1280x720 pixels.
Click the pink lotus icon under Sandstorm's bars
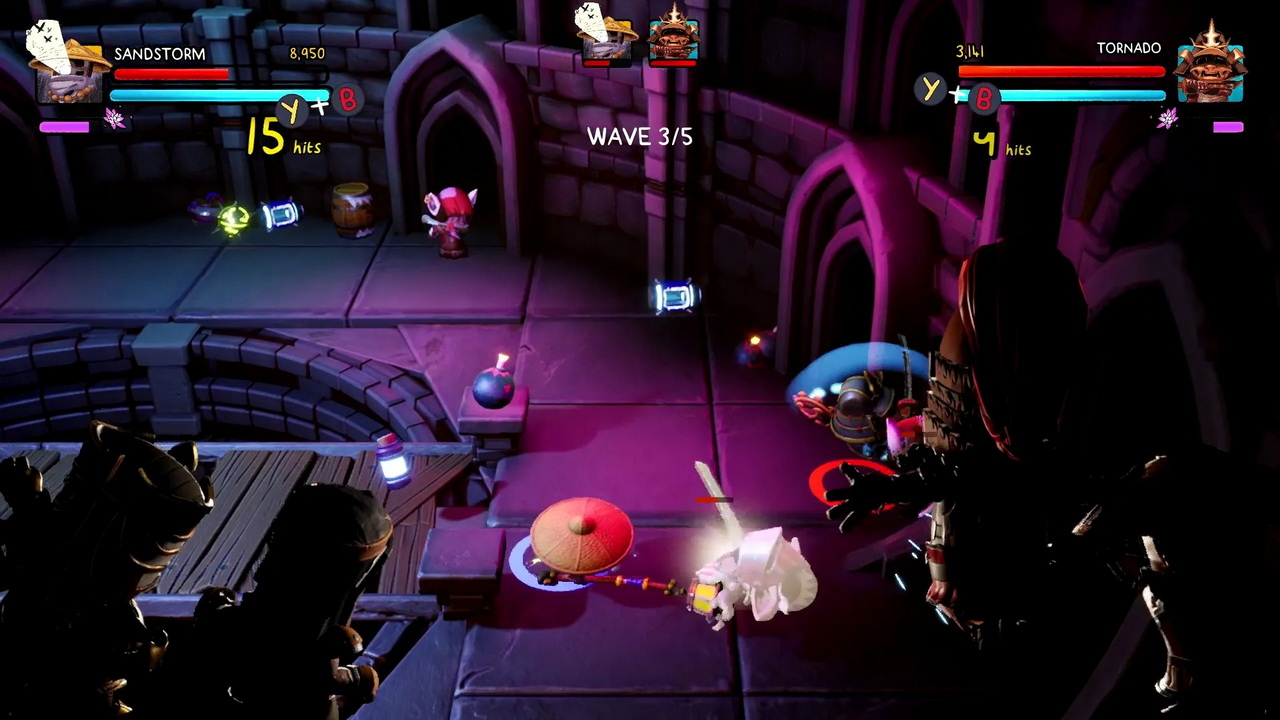[115, 120]
